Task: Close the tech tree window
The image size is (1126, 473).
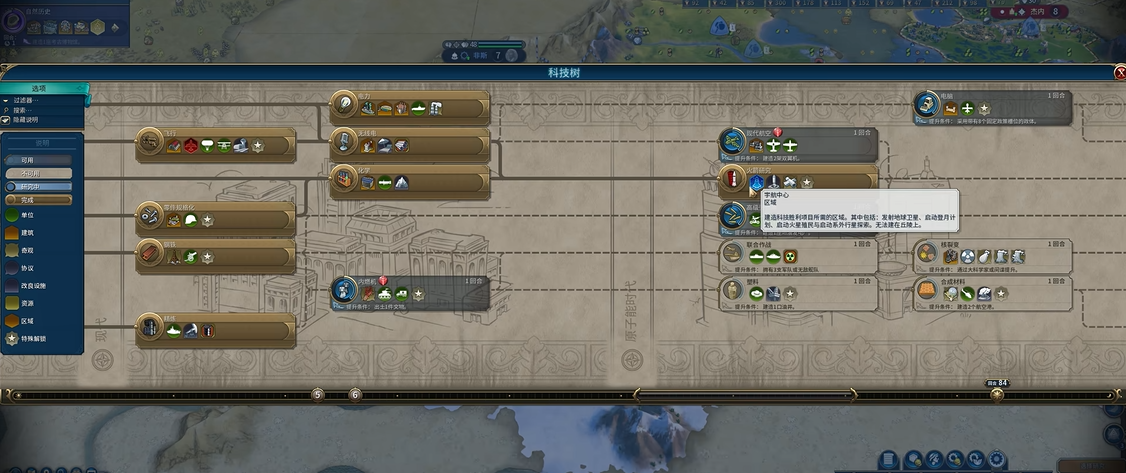Action: [1119, 73]
